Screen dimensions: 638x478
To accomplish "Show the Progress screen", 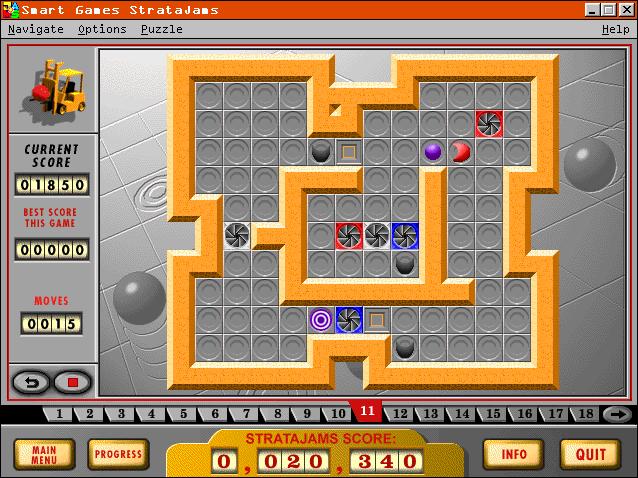I will tap(118, 454).
